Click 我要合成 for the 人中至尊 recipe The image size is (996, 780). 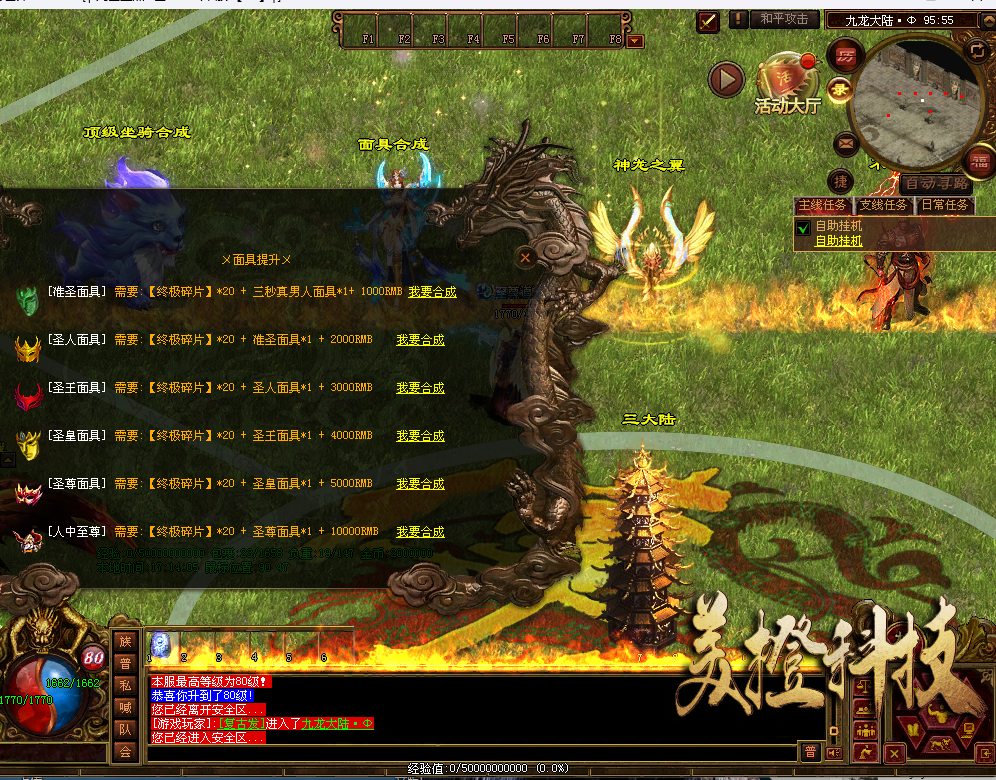click(x=420, y=532)
